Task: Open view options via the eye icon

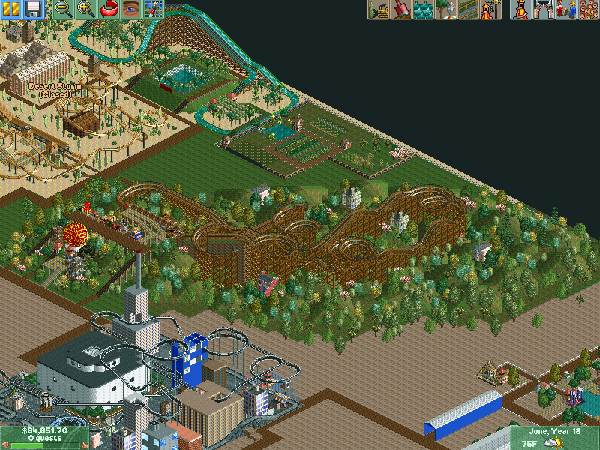Action: [x=130, y=9]
